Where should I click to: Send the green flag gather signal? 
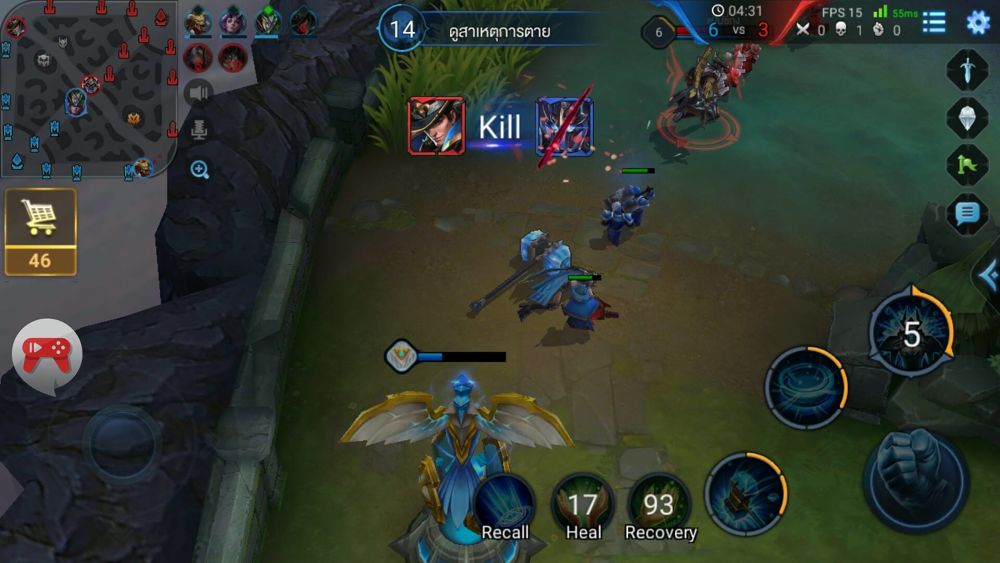pyautogui.click(x=967, y=165)
